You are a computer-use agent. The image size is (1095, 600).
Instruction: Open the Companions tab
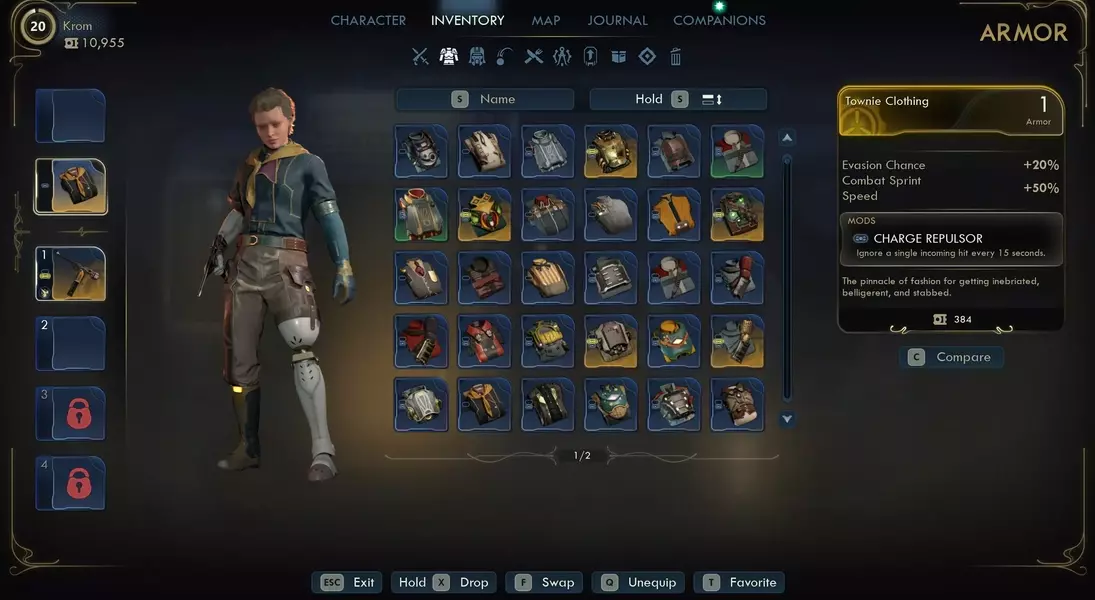point(719,20)
